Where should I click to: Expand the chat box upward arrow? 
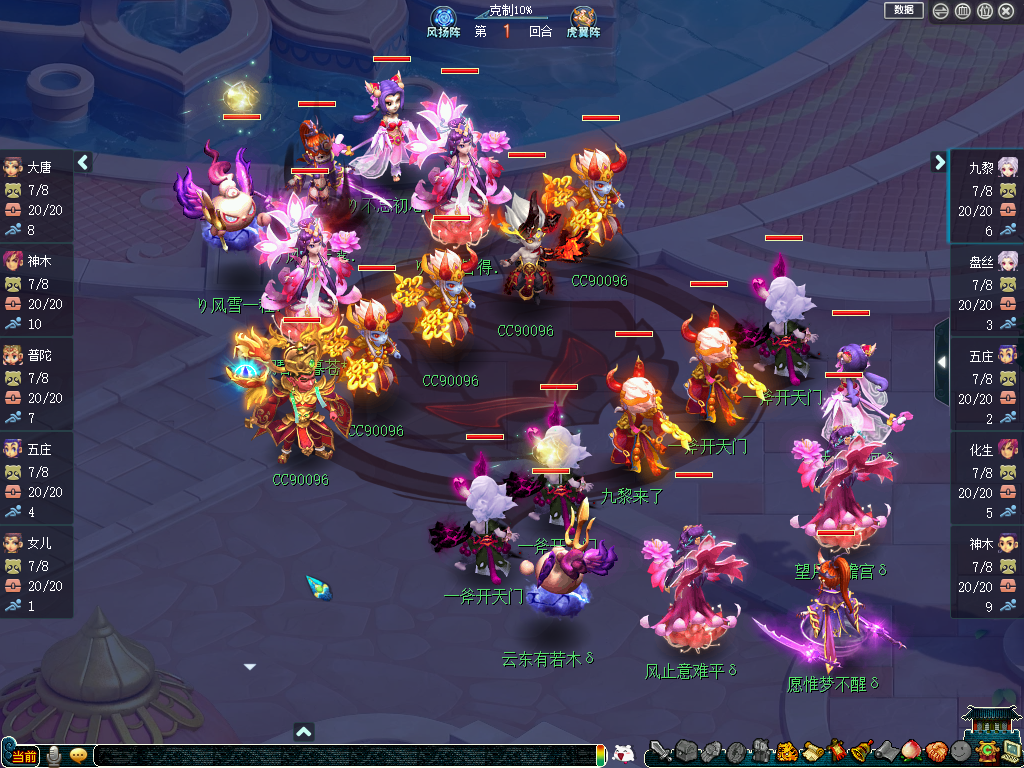pos(305,731)
